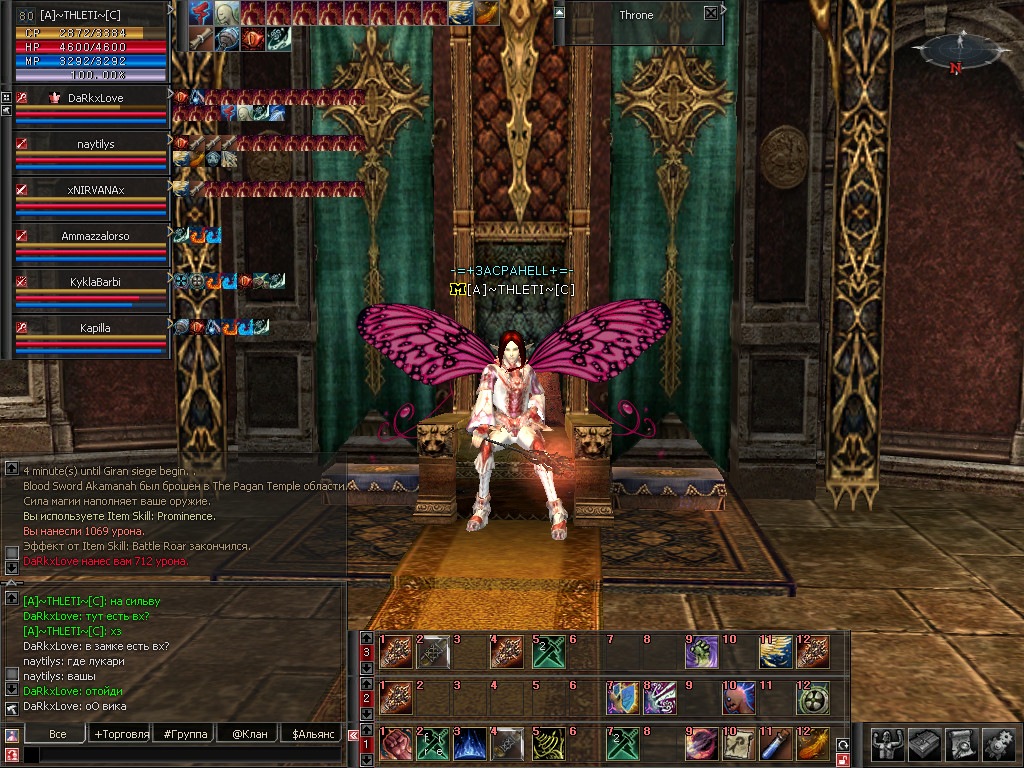Use the blue potion vial

coord(774,745)
